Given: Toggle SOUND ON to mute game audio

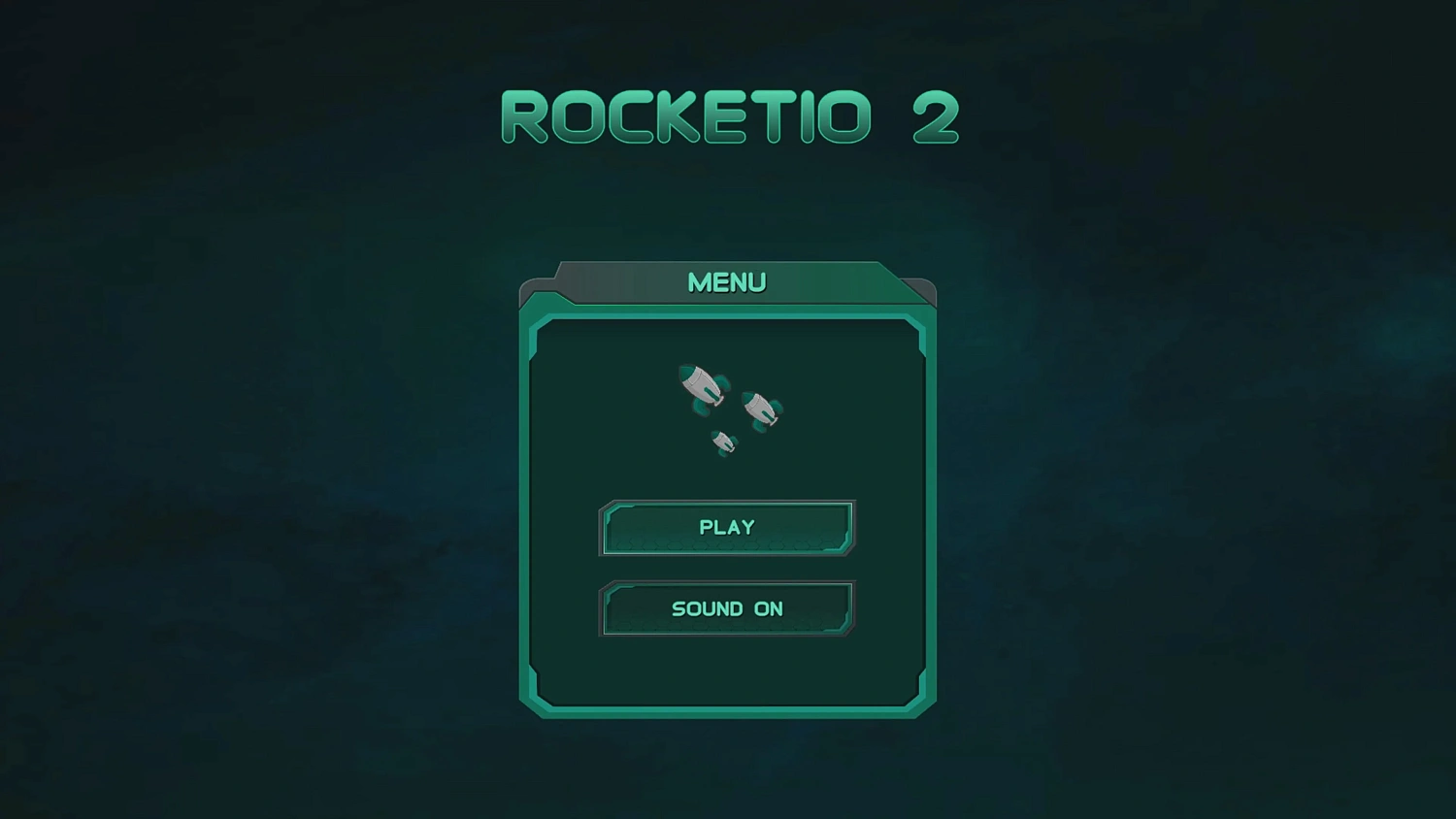Looking at the screenshot, I should coord(727,608).
